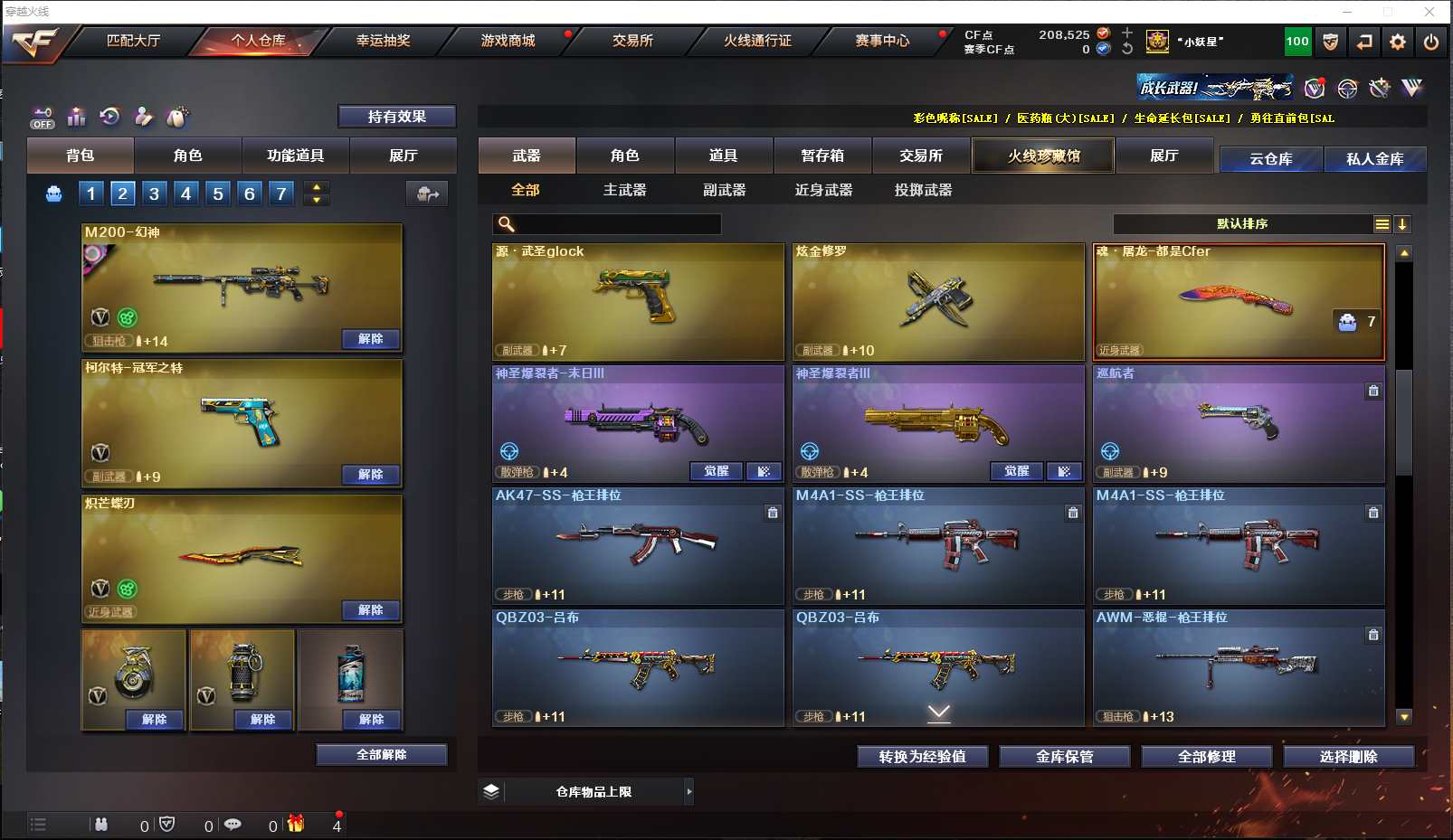
Task: Open the 幸运抽奖 lucky draw
Action: [383, 41]
